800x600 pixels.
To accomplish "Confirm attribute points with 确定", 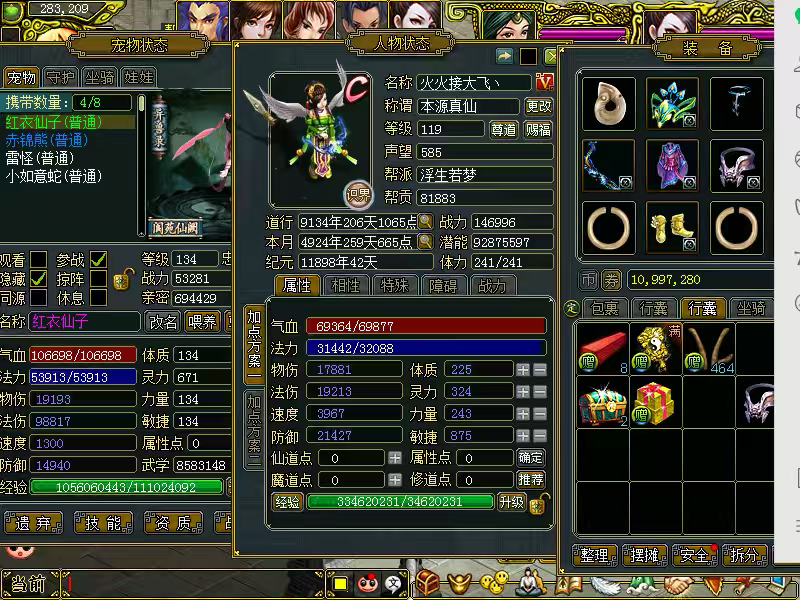I will (531, 457).
